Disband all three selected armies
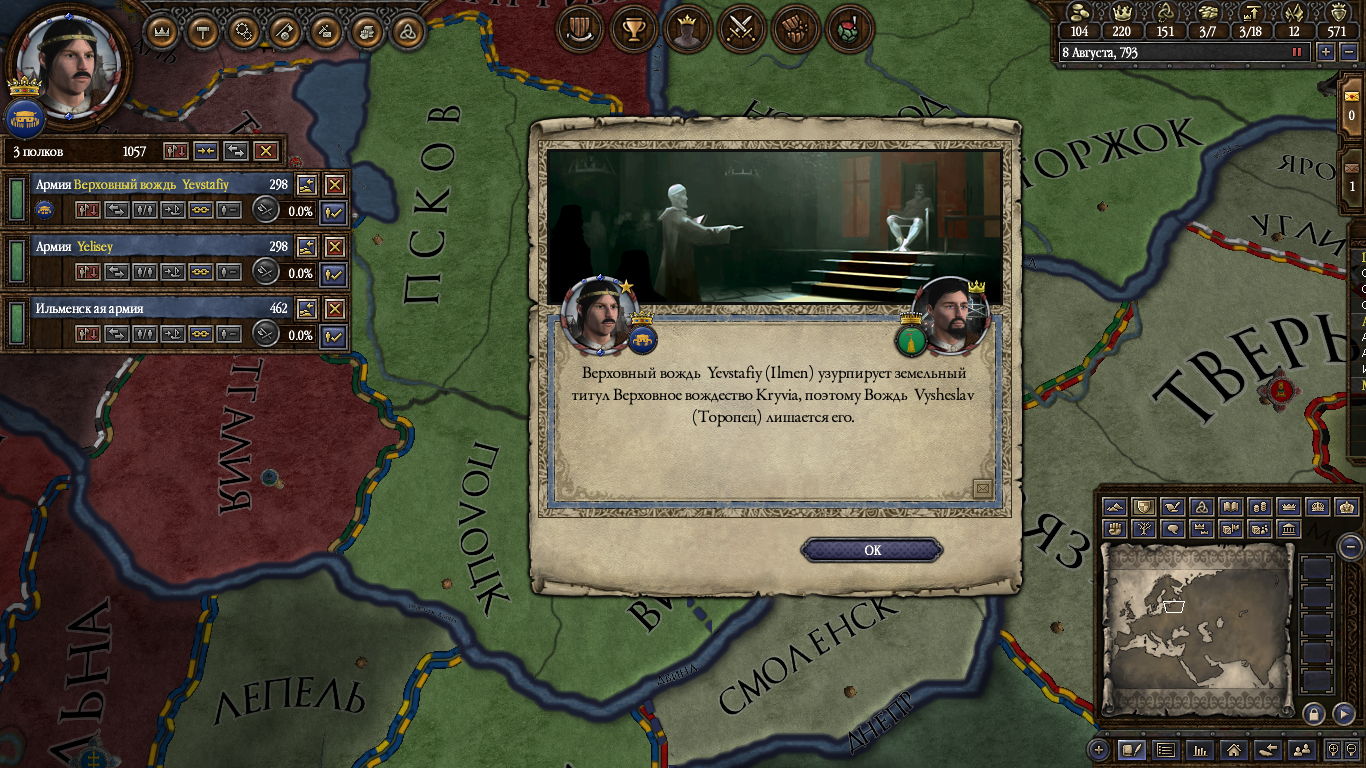 265,151
